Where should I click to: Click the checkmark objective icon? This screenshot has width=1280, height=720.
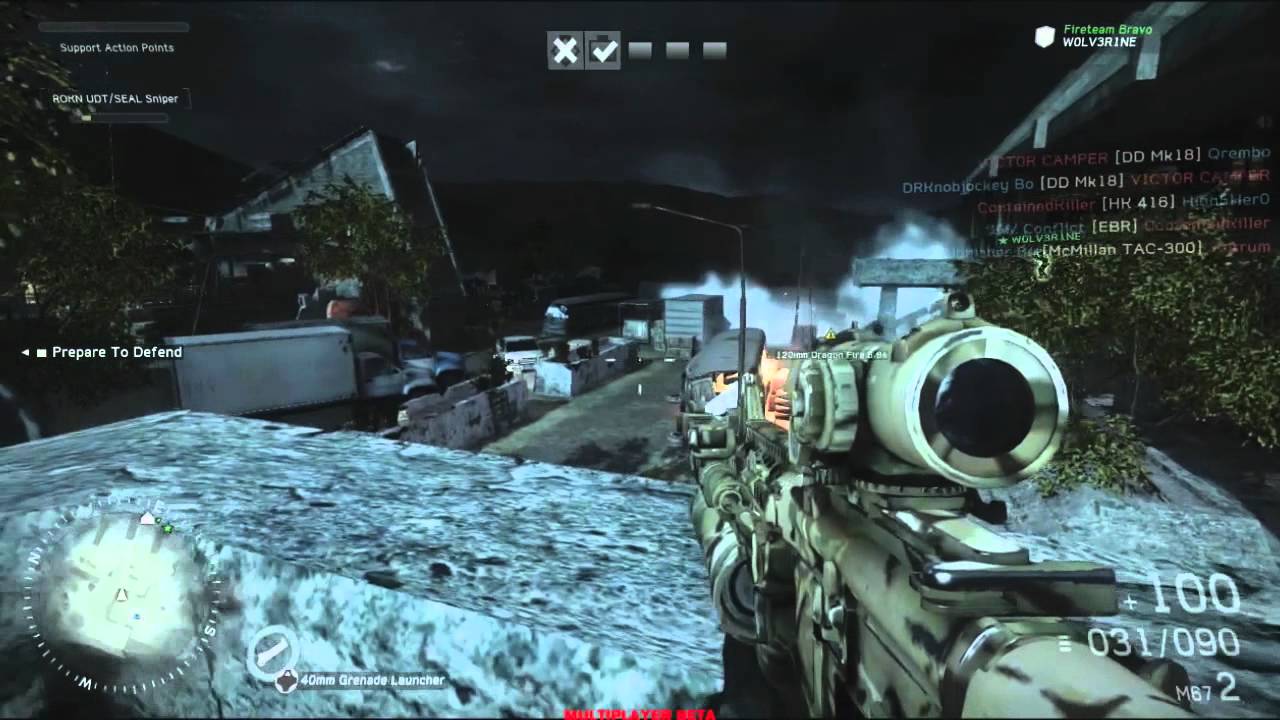click(603, 50)
